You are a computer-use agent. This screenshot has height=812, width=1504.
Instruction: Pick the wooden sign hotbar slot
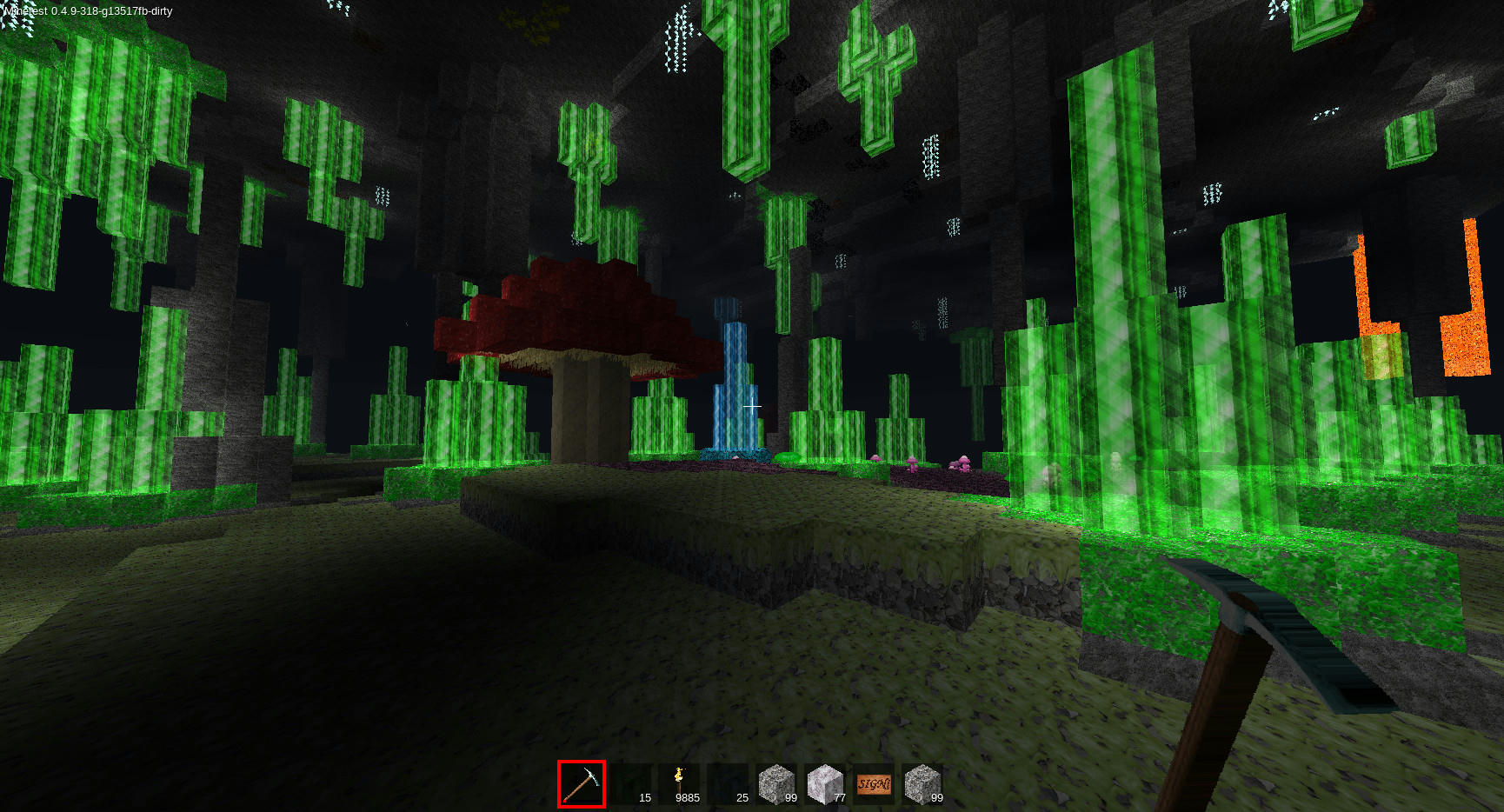(874, 784)
